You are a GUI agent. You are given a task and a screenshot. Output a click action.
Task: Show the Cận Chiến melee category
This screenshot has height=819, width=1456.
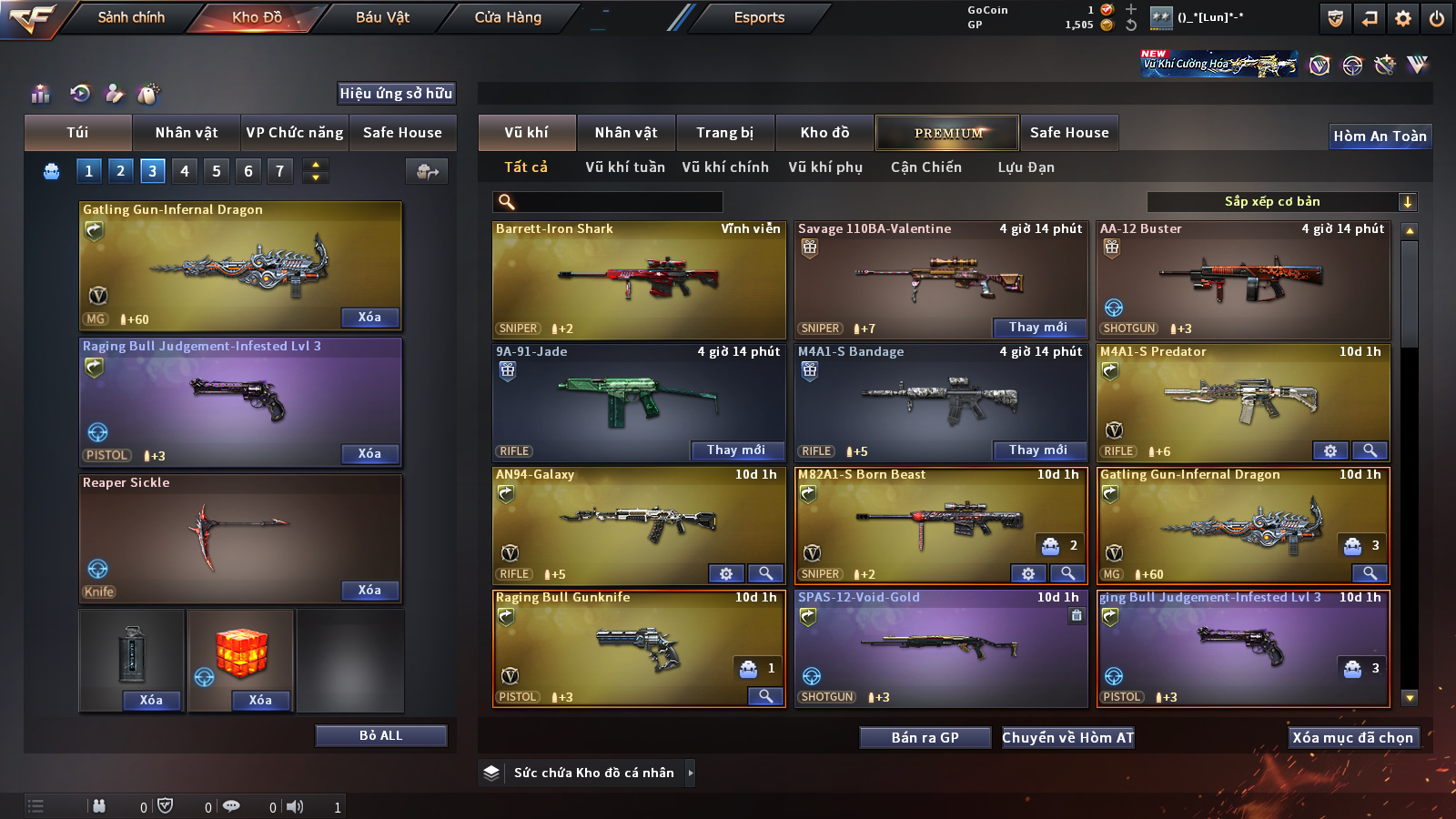(925, 167)
